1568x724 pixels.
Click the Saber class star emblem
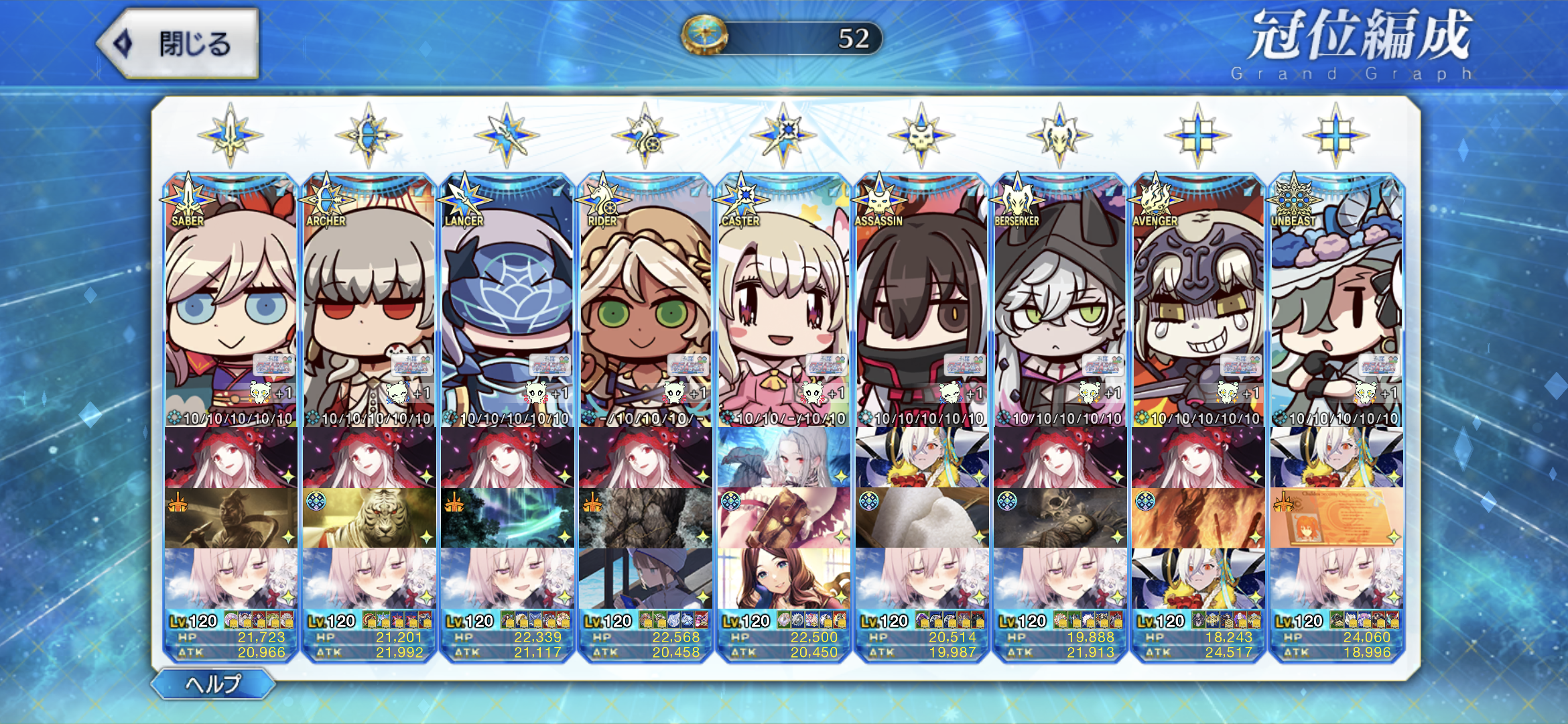coord(231,135)
